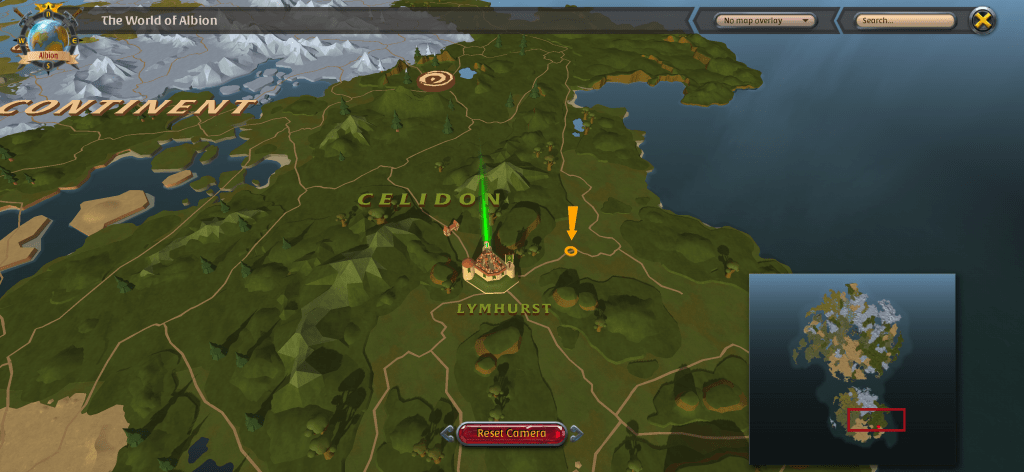Reset the camera with the red button

(511, 433)
